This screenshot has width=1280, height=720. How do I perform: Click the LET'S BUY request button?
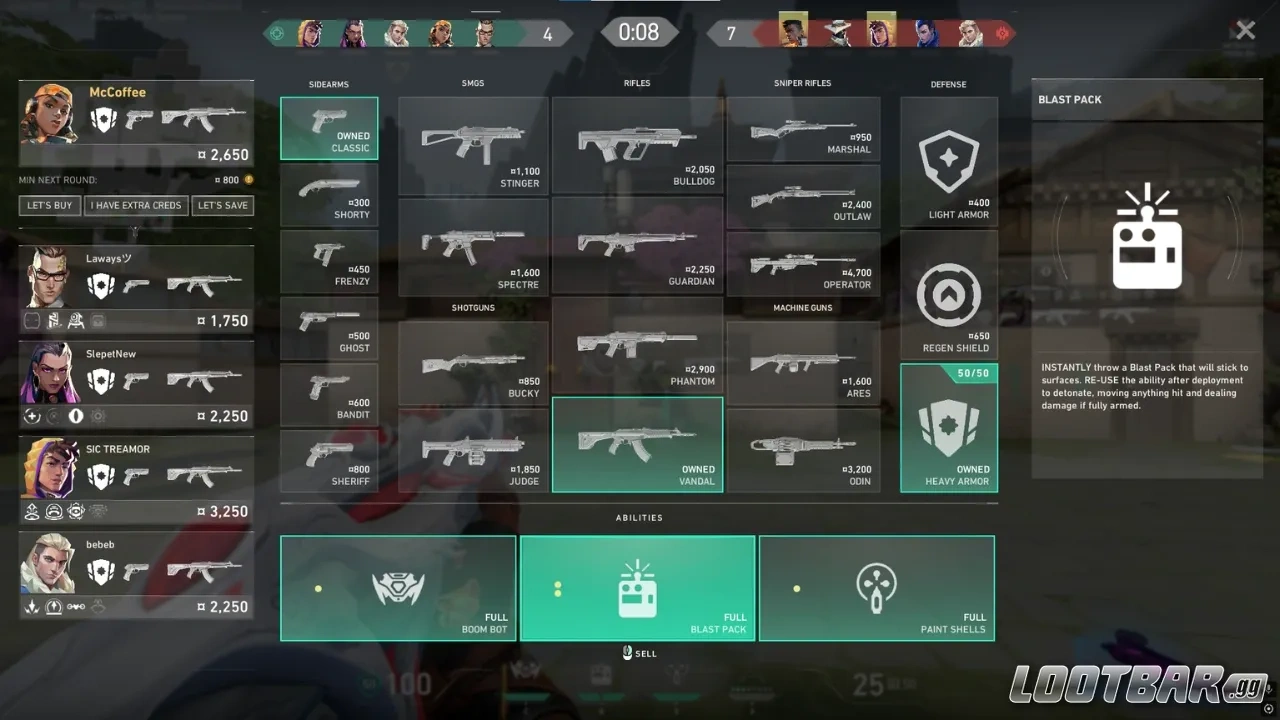point(49,205)
